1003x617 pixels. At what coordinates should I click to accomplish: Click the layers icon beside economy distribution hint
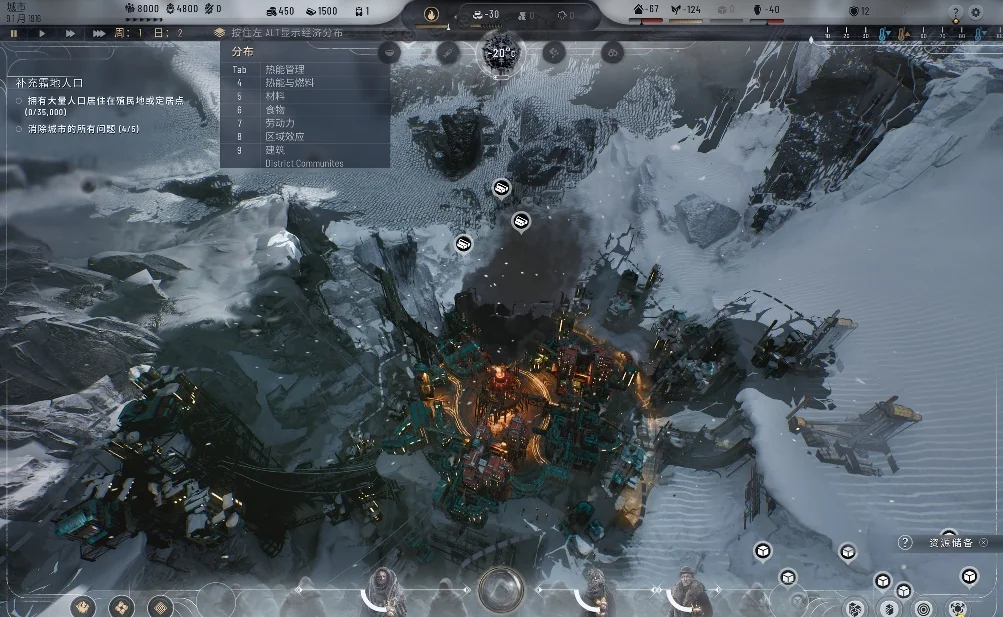coord(219,33)
